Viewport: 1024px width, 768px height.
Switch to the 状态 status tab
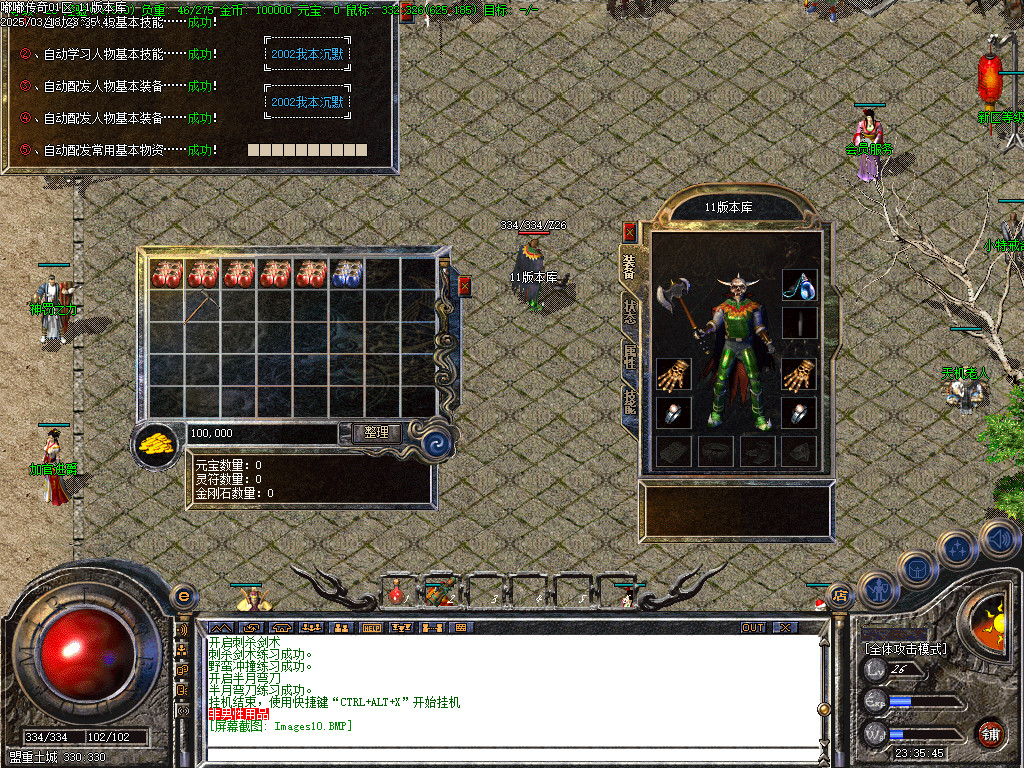click(630, 313)
